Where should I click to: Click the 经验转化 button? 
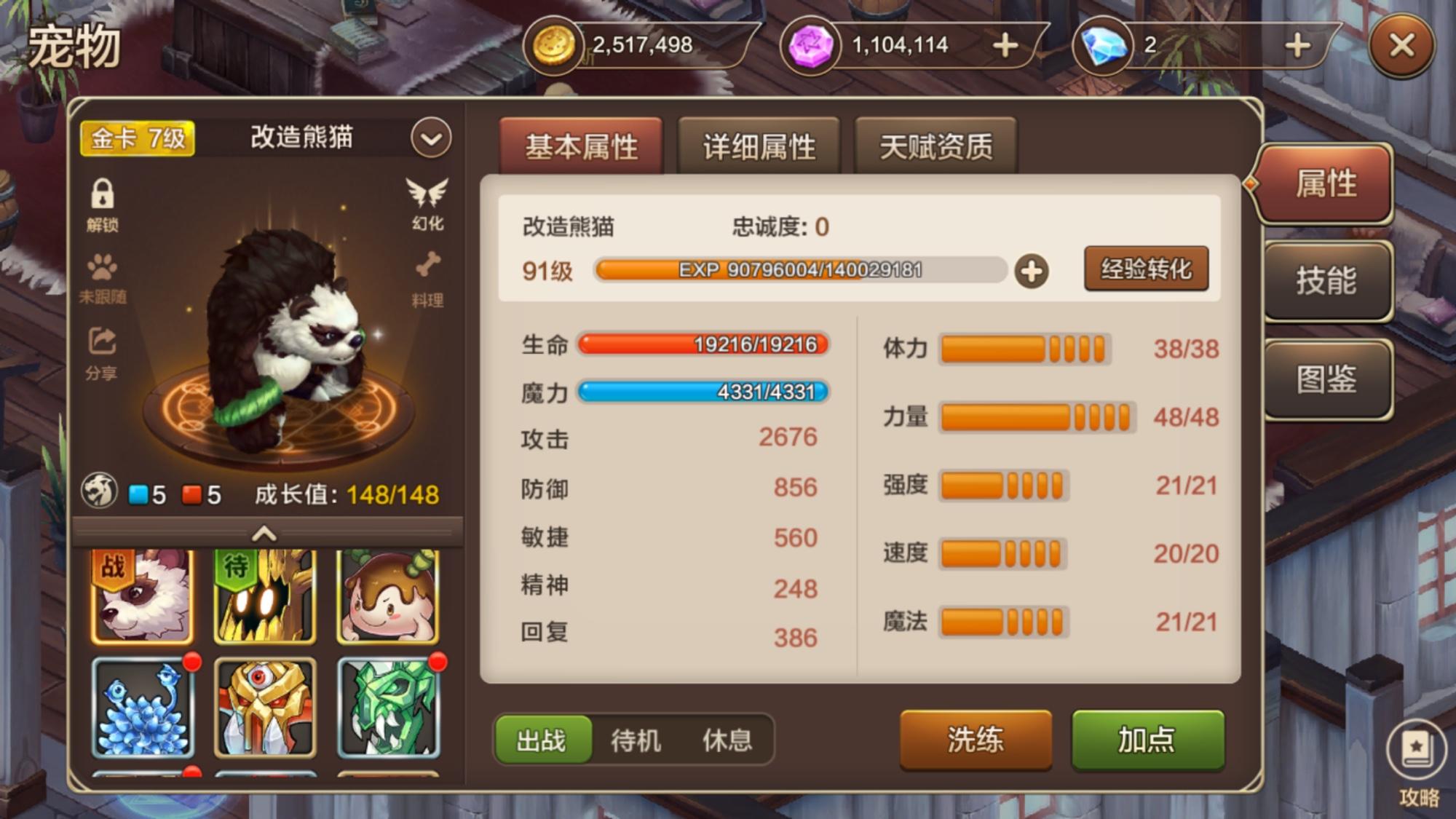tap(1146, 269)
